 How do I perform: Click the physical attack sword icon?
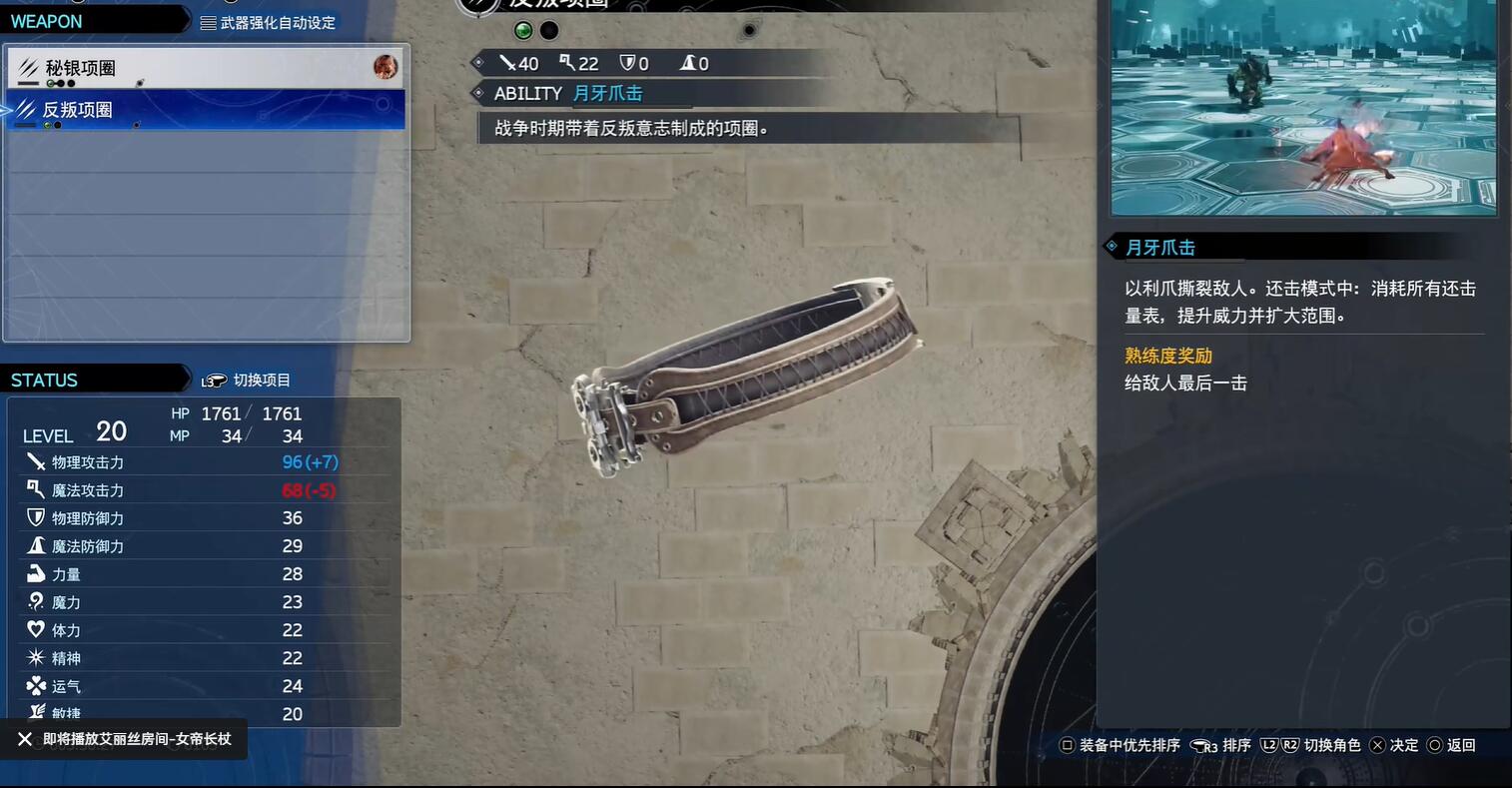34,461
